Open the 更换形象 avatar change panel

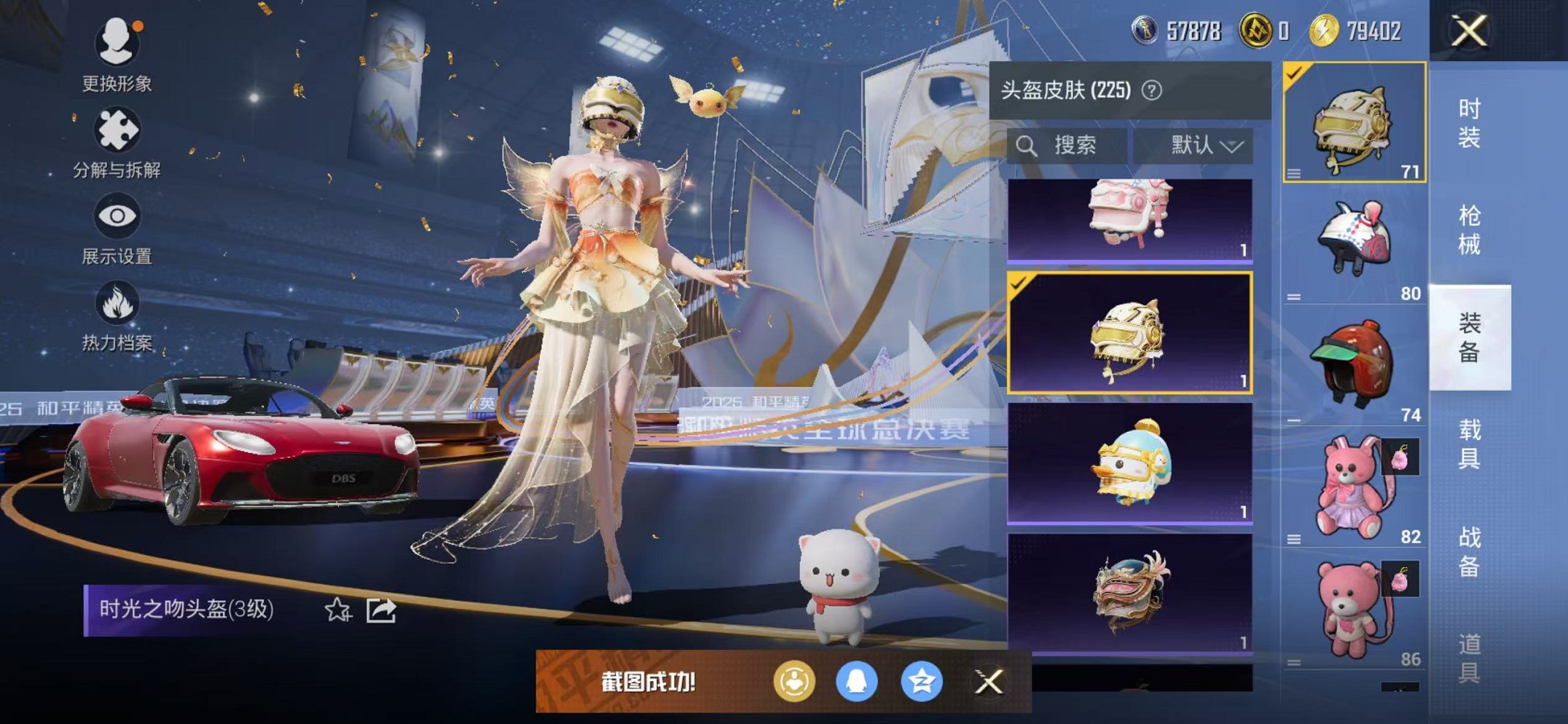117,44
